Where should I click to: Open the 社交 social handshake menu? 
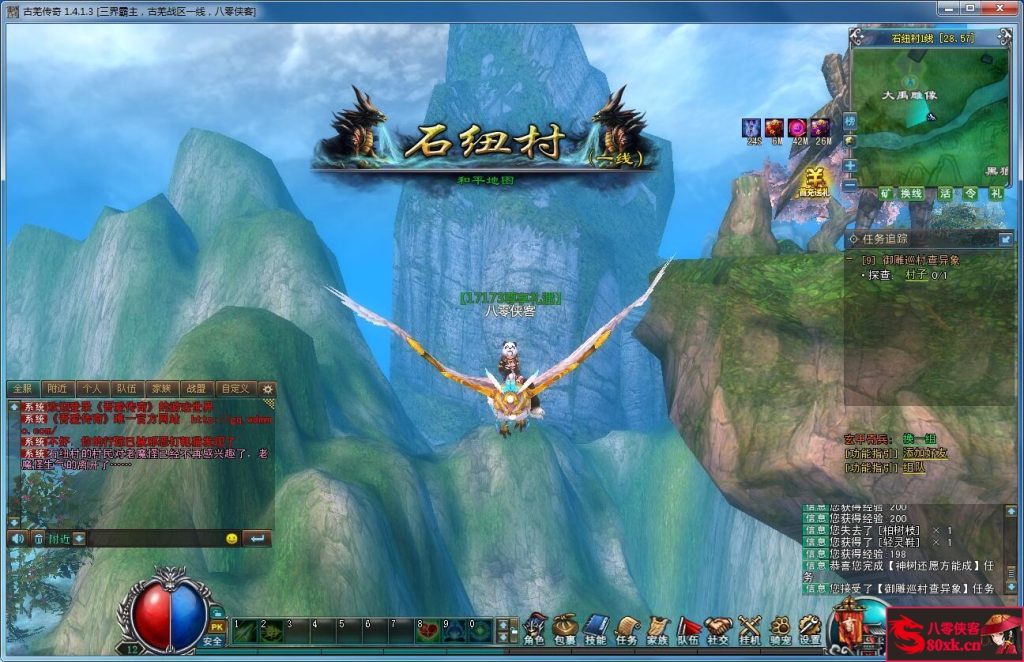click(x=718, y=628)
